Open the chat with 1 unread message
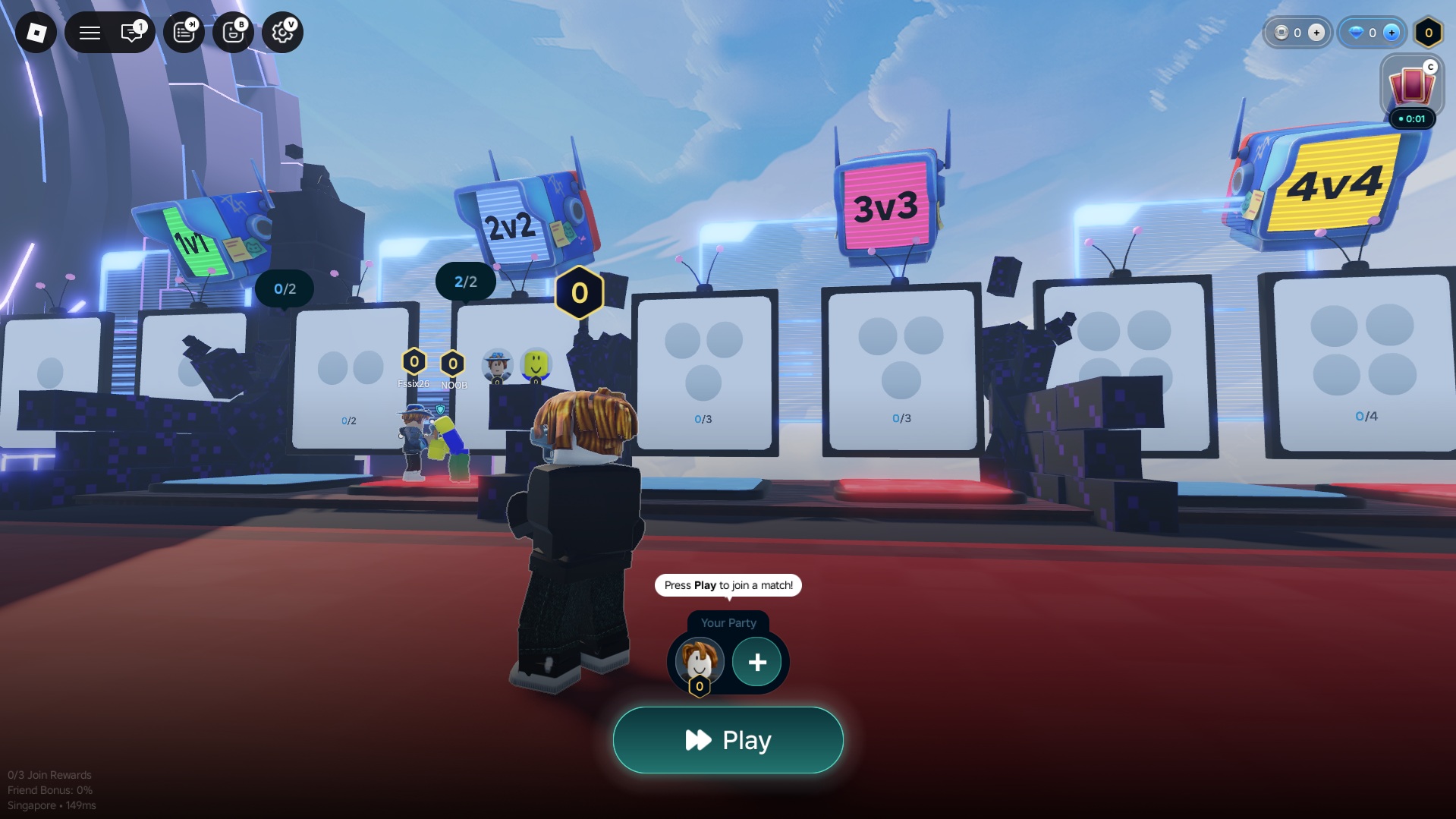1456x819 pixels. click(131, 32)
